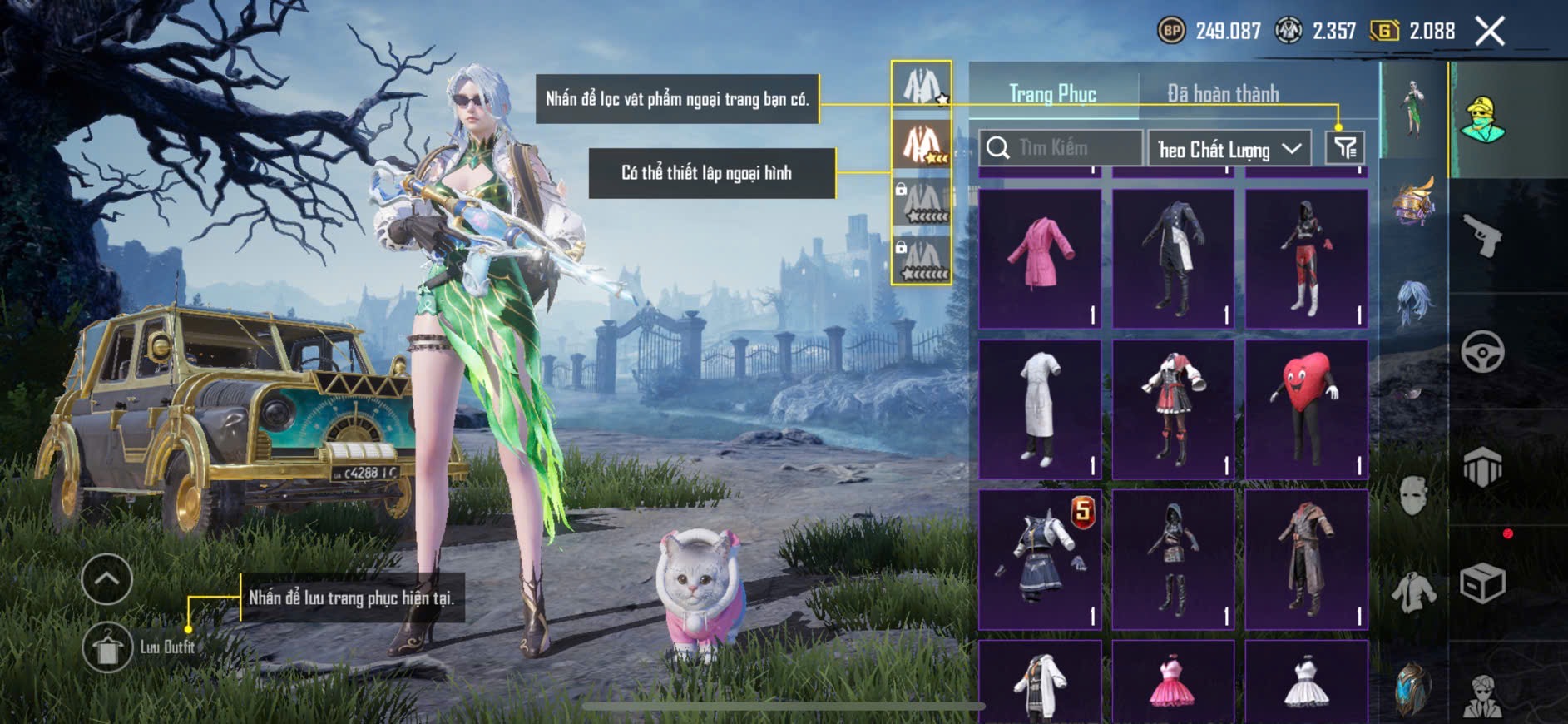Switch to the Trang Phục tab

point(1052,94)
